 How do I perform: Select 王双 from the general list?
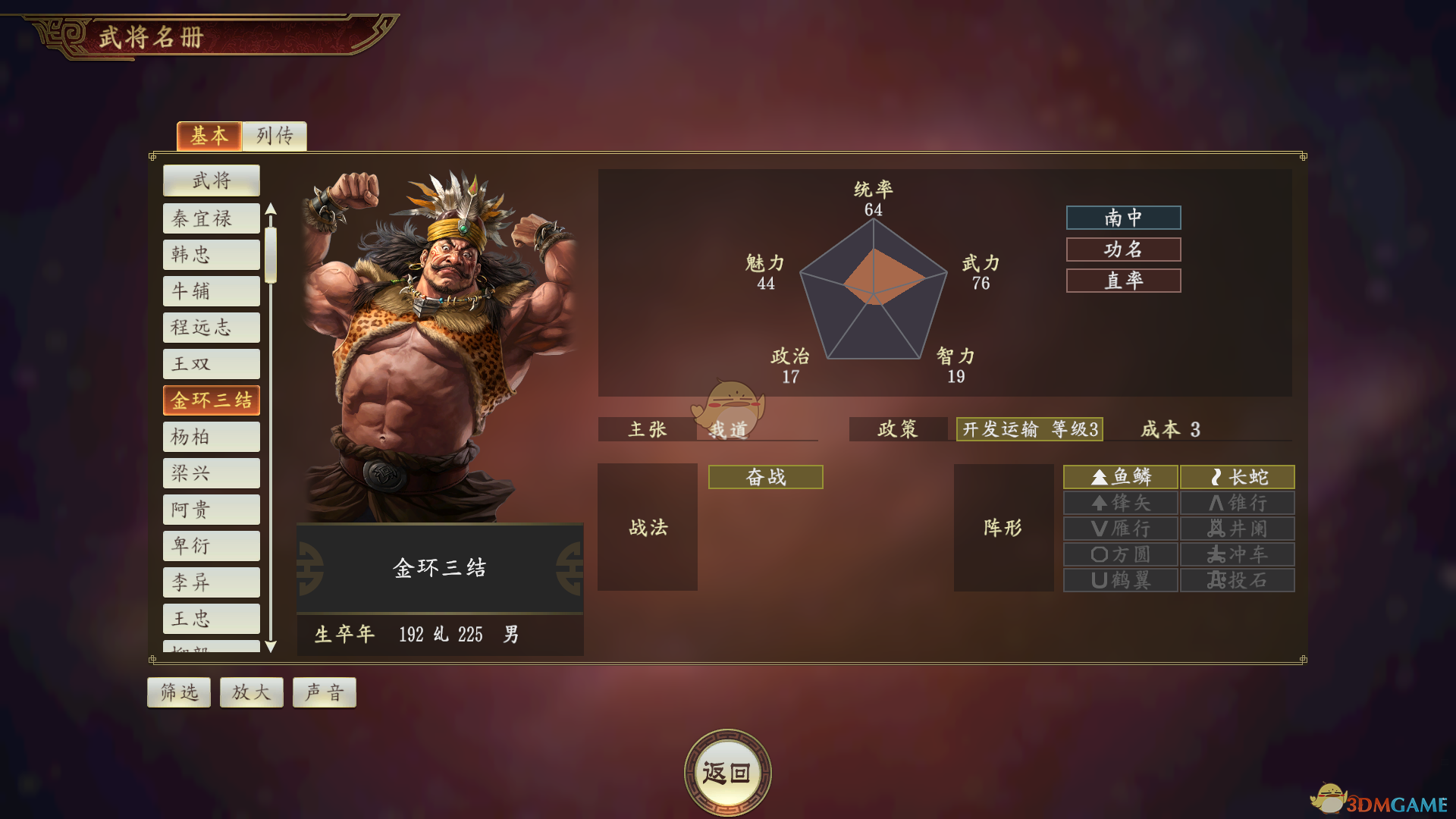(211, 363)
